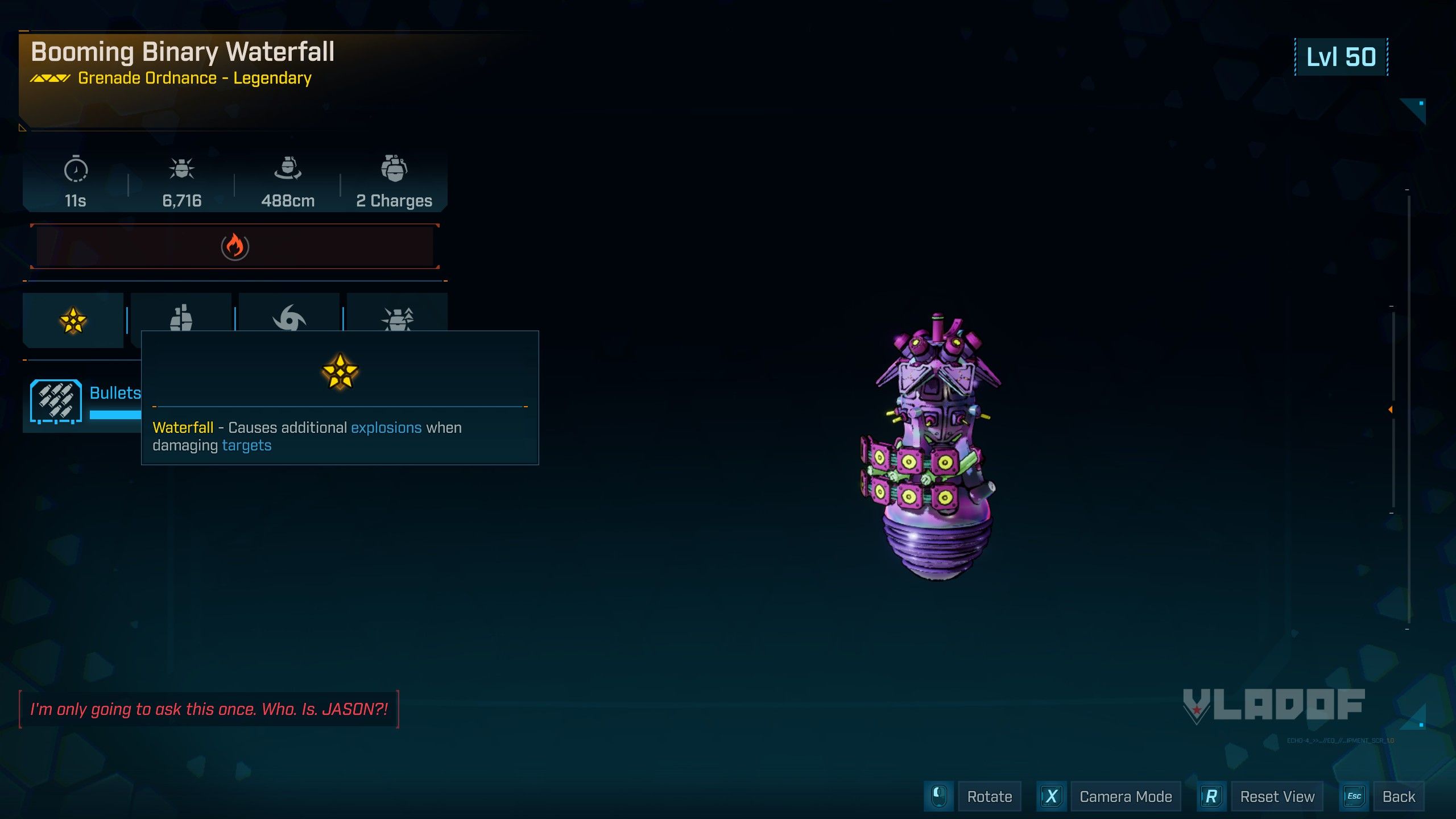Image resolution: width=1456 pixels, height=819 pixels.
Task: Select the Reset View button
Action: [x=1277, y=796]
